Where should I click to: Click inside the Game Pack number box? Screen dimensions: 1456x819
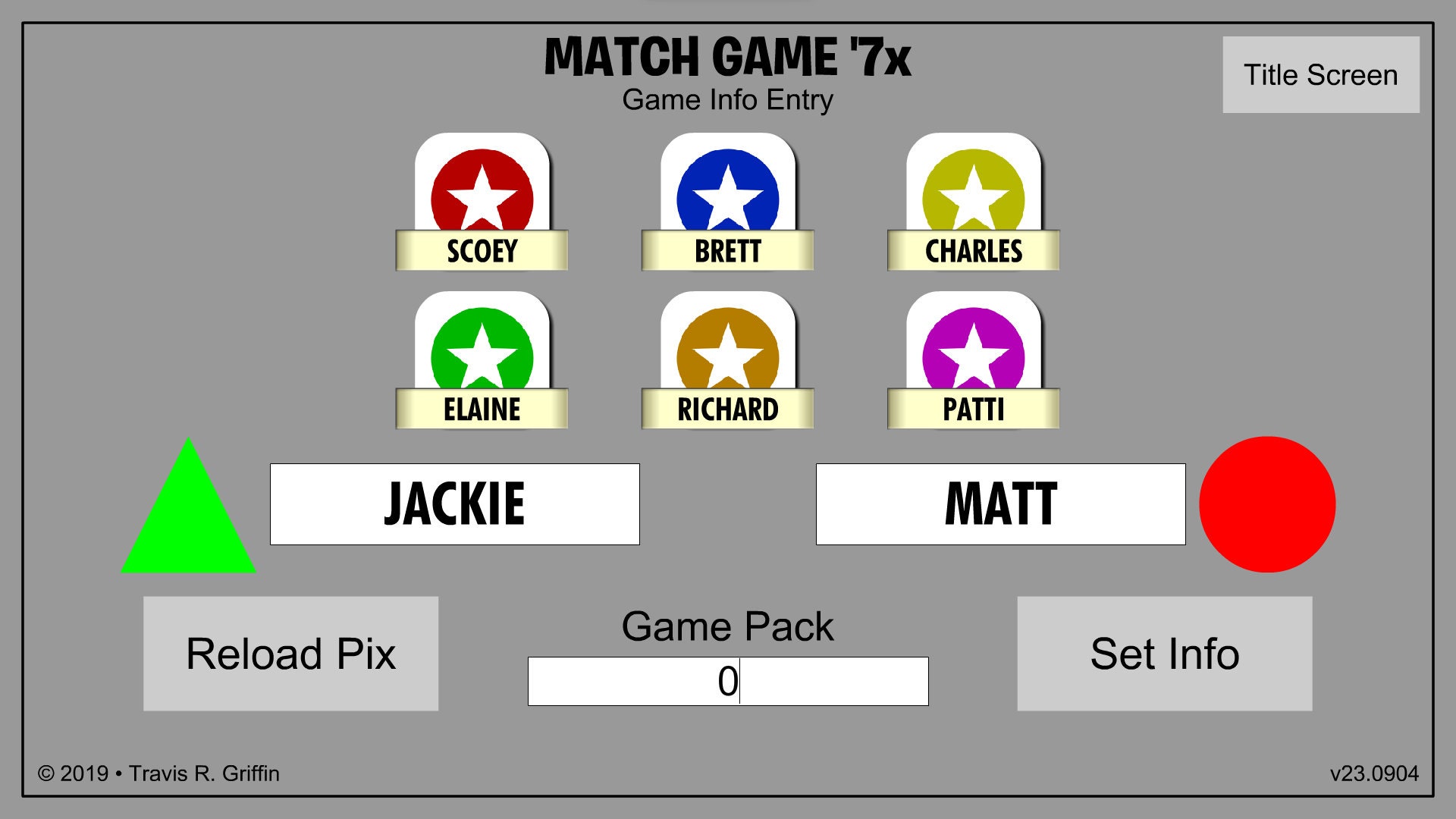(728, 680)
